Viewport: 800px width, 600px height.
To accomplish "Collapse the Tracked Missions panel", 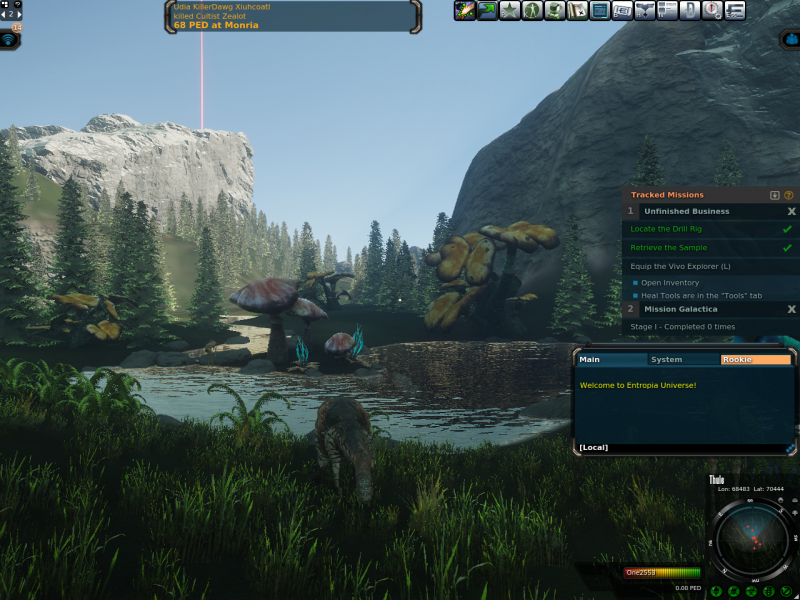I will point(774,195).
